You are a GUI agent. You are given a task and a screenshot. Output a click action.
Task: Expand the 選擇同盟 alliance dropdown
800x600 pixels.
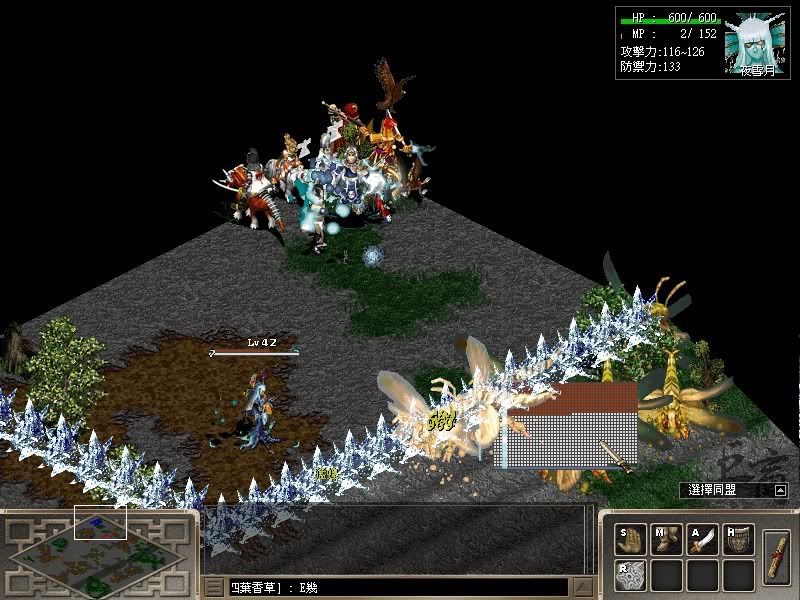[x=780, y=490]
